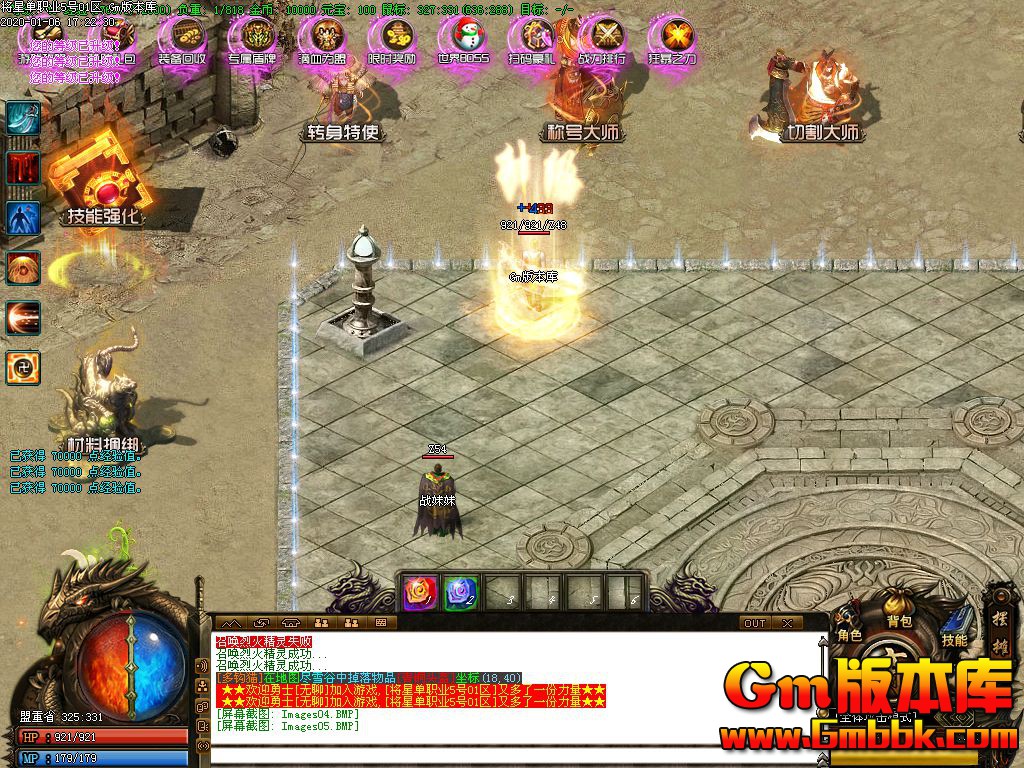Image resolution: width=1024 pixels, height=768 pixels.
Task: Click the OUT button on chat bar
Action: [755, 623]
